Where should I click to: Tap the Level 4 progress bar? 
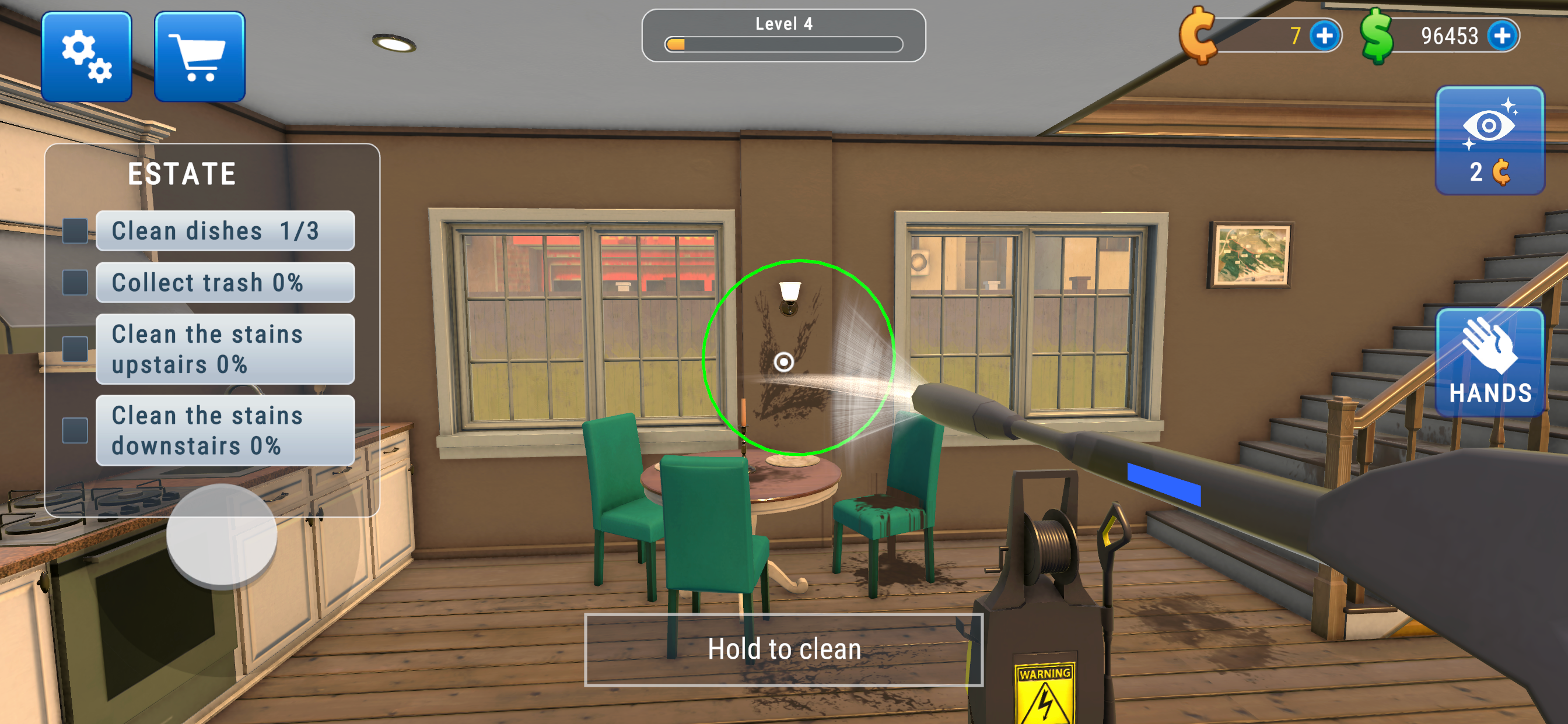point(784,45)
